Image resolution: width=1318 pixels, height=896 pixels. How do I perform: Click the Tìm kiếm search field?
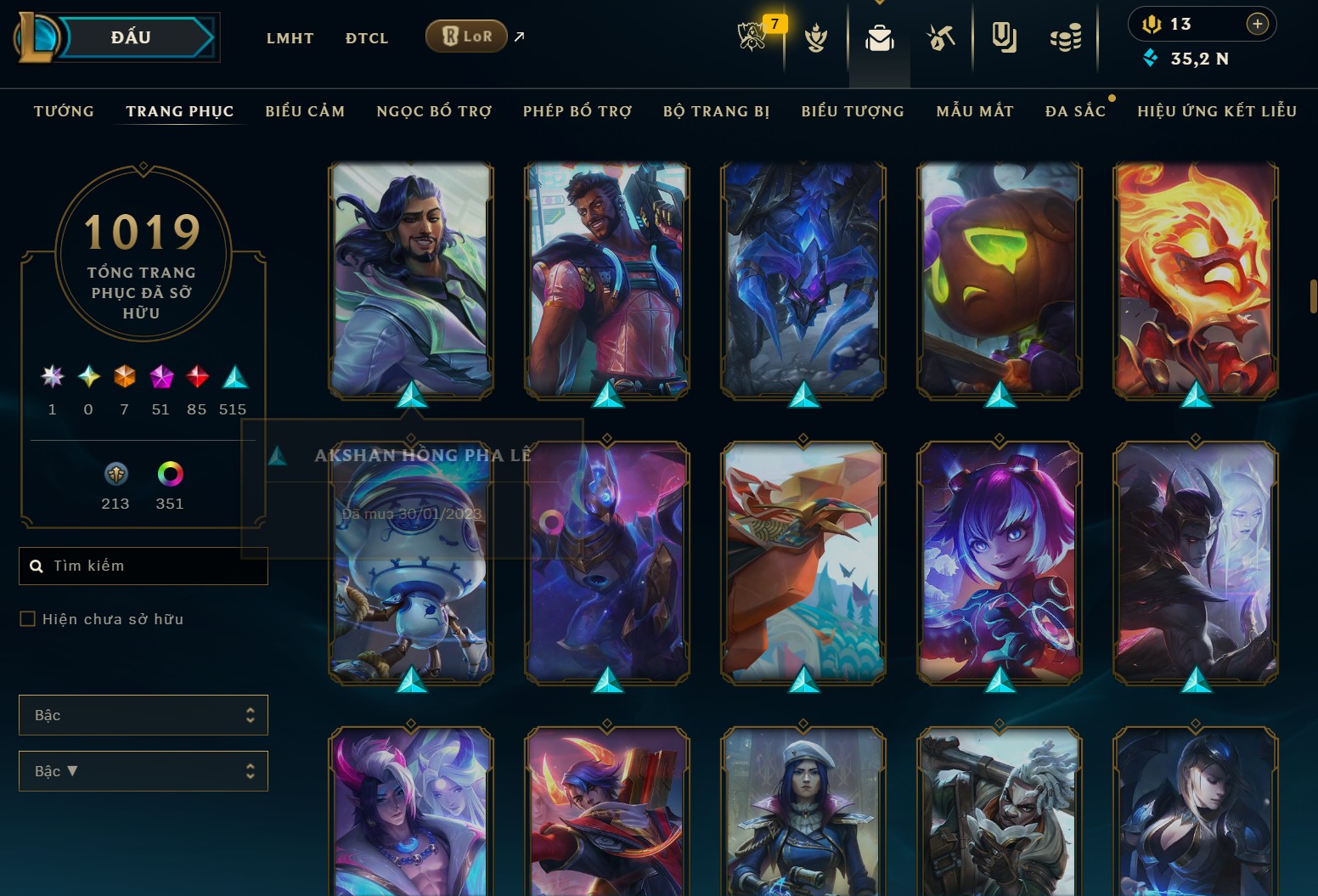click(153, 566)
